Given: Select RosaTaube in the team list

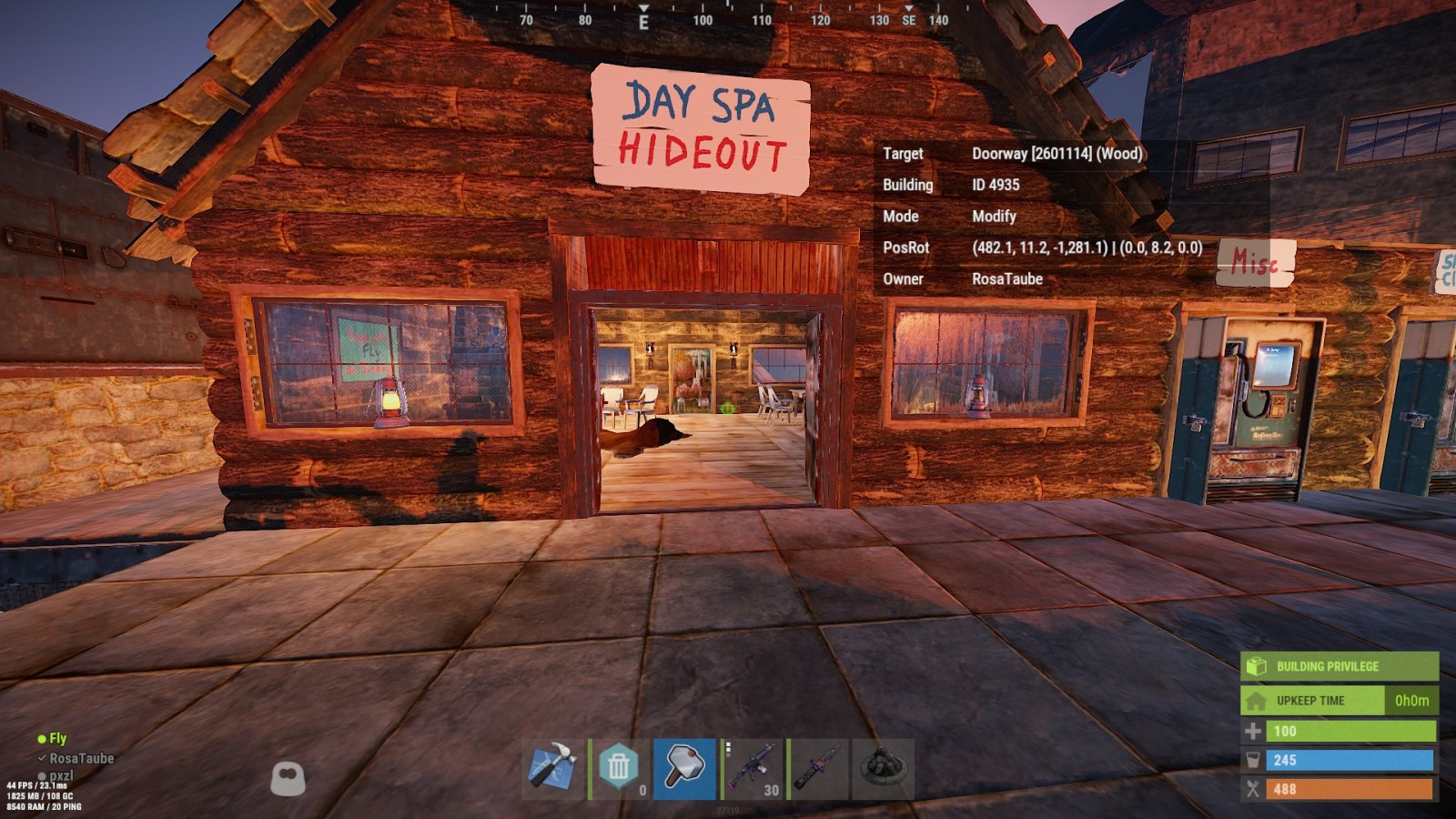Looking at the screenshot, I should (81, 758).
